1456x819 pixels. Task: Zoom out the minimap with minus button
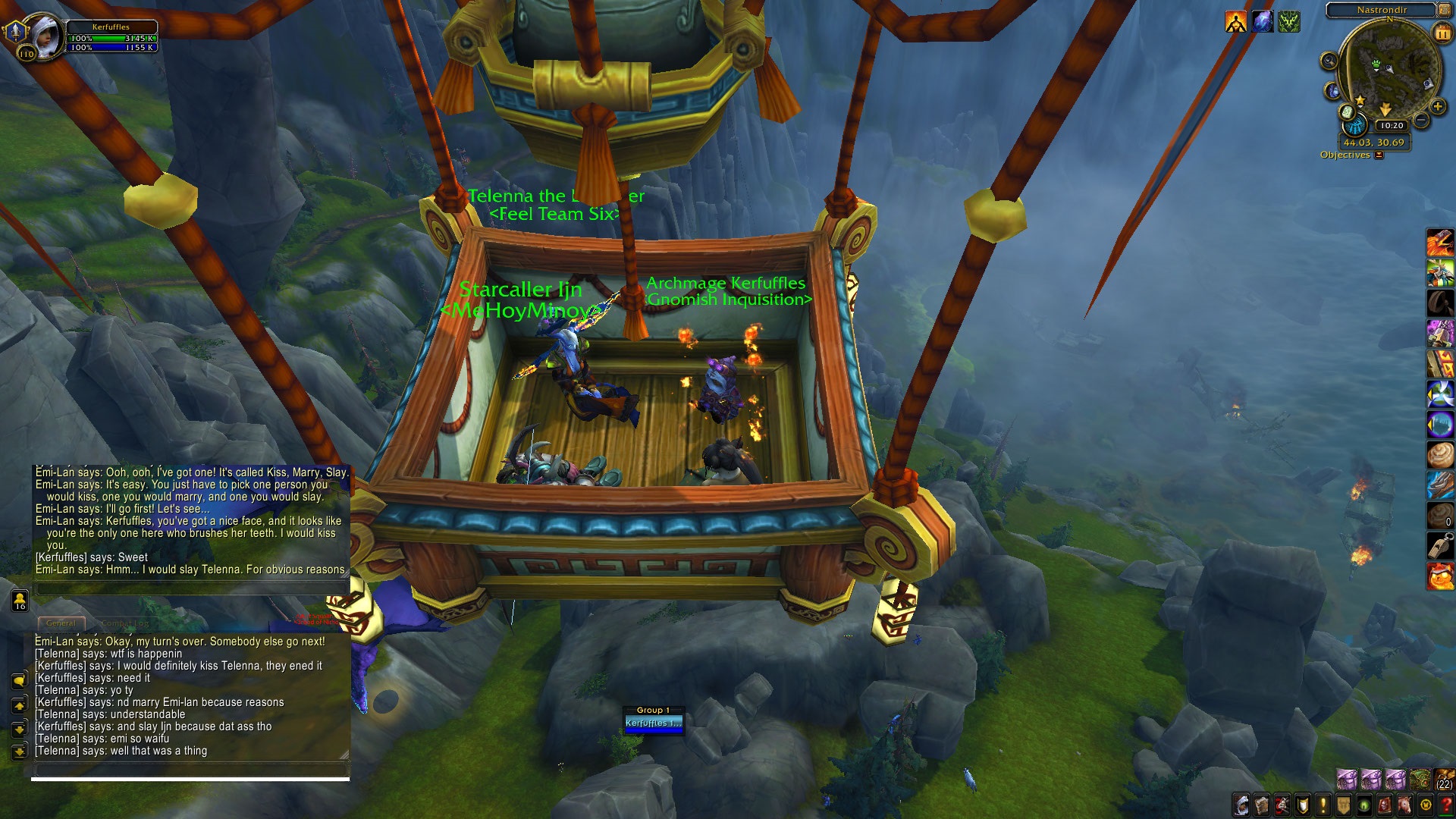pyautogui.click(x=1422, y=120)
